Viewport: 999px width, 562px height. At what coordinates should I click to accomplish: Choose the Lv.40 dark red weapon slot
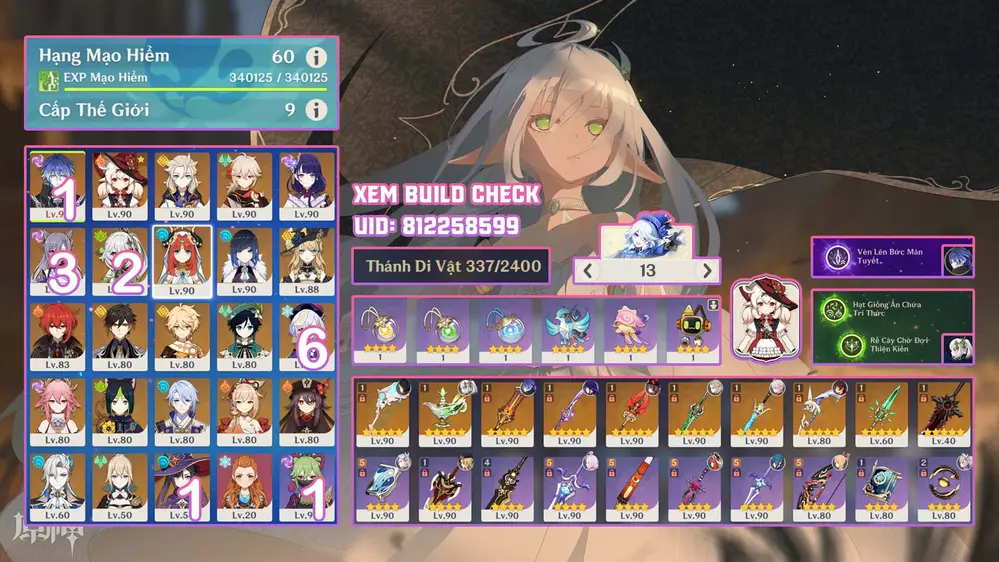945,412
